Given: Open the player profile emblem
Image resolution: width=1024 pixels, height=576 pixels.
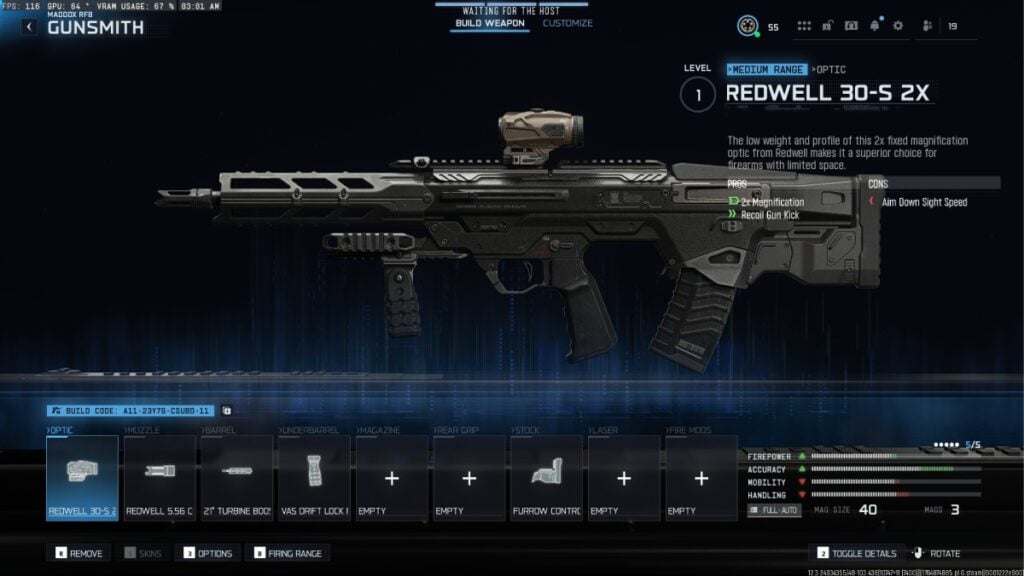Looking at the screenshot, I should point(748,26).
